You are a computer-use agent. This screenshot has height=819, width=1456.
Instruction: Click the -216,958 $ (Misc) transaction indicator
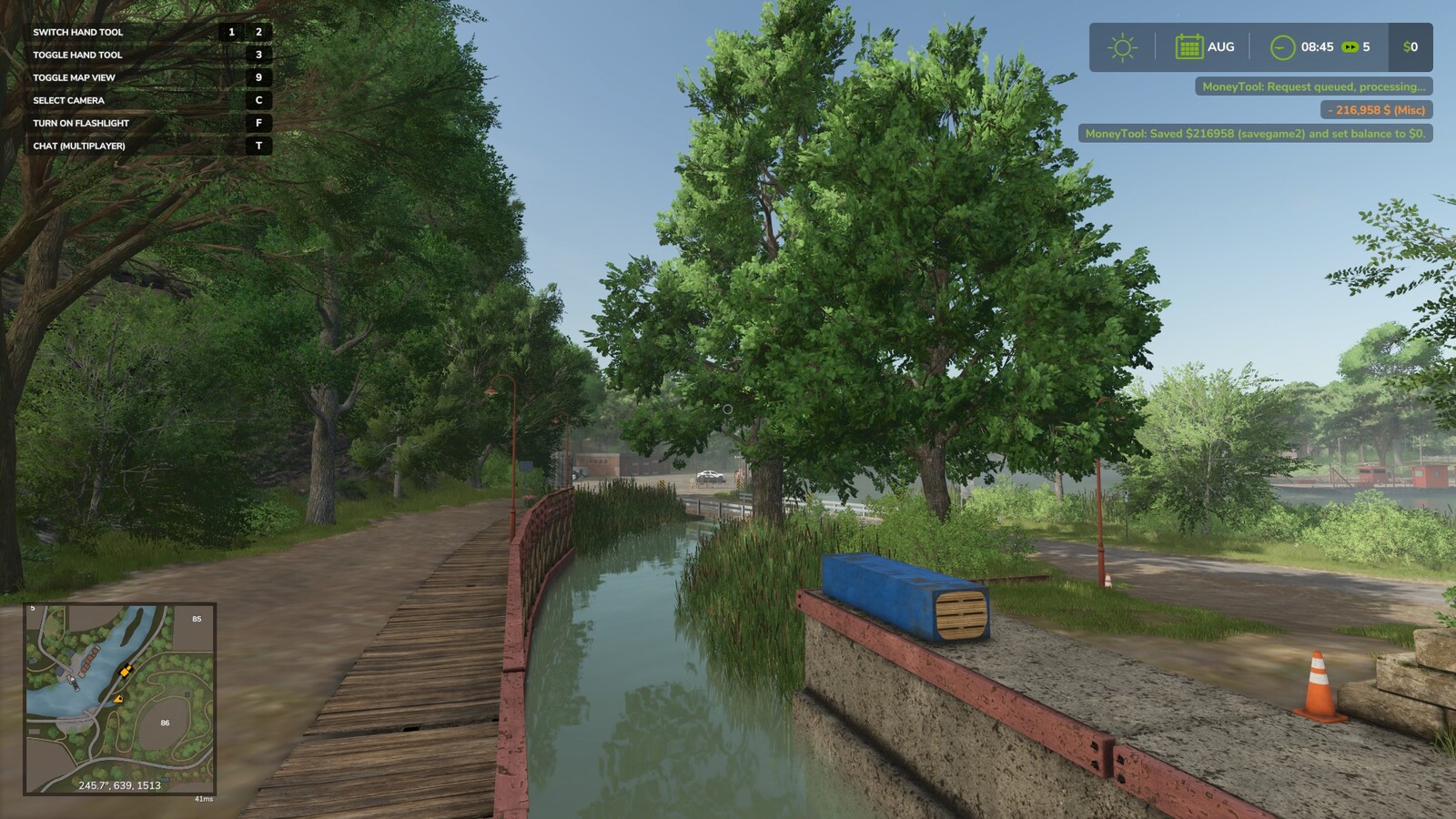pyautogui.click(x=1375, y=108)
